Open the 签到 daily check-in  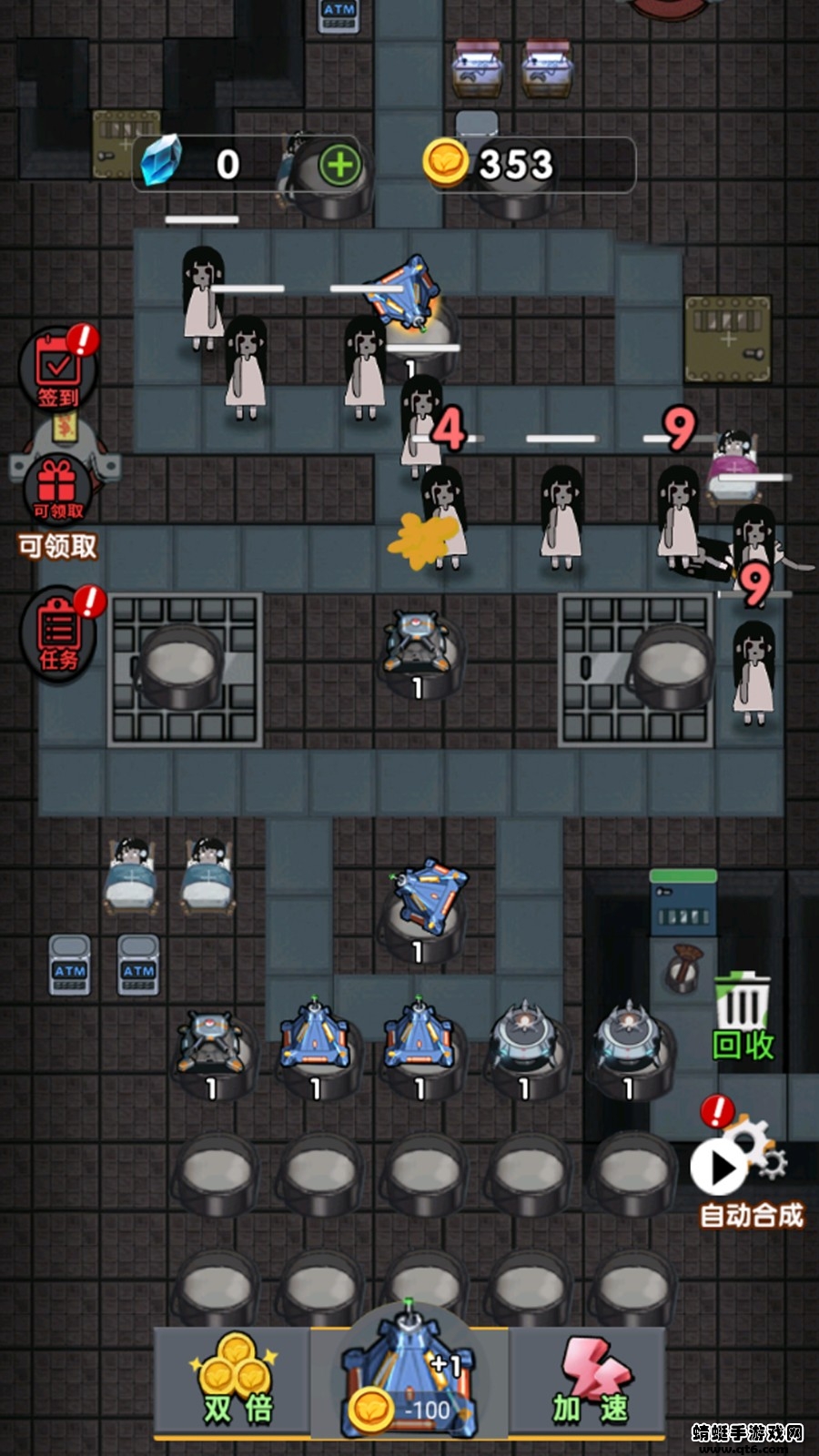click(x=58, y=370)
